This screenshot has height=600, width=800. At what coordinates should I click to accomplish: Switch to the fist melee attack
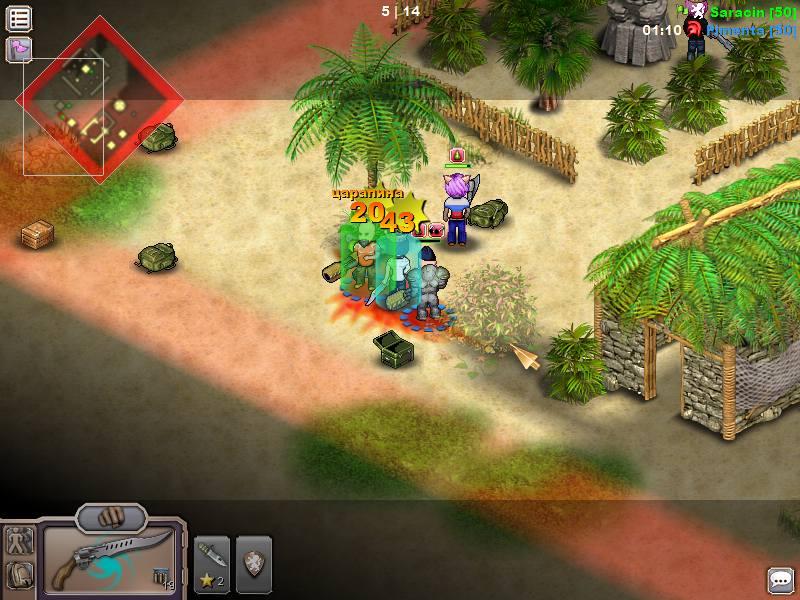click(111, 518)
